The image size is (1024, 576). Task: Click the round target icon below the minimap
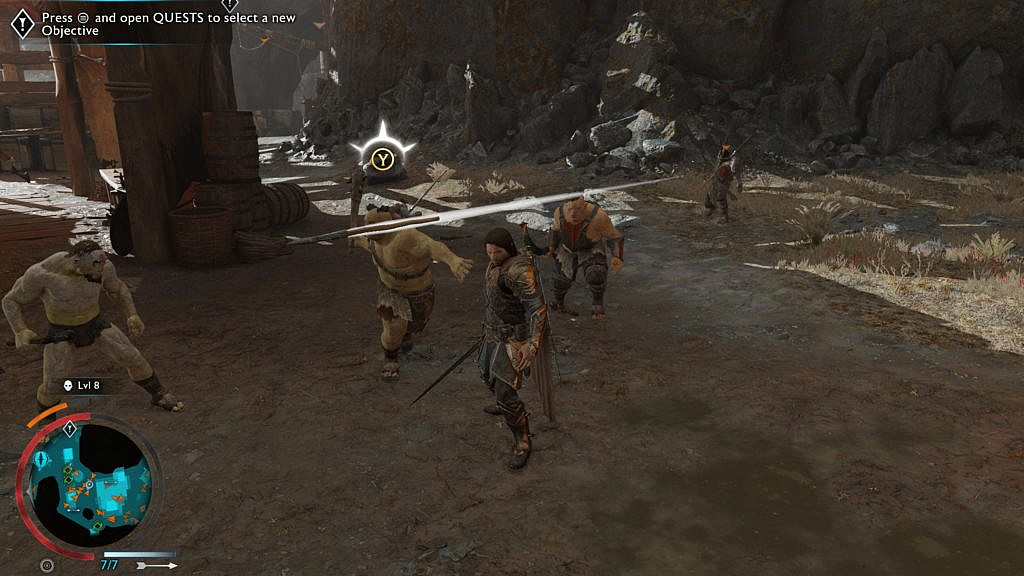point(47,566)
